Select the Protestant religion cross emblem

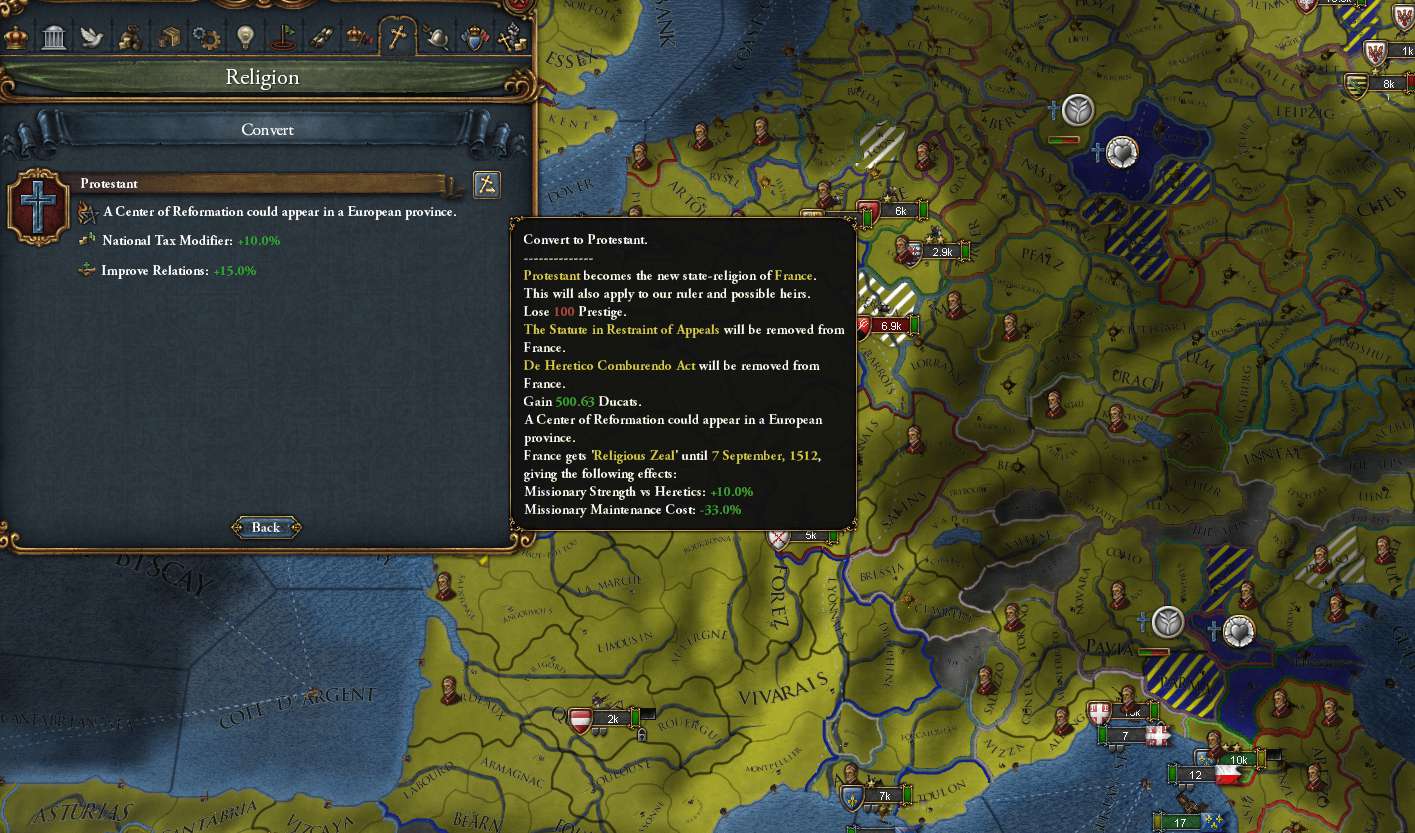(x=39, y=208)
